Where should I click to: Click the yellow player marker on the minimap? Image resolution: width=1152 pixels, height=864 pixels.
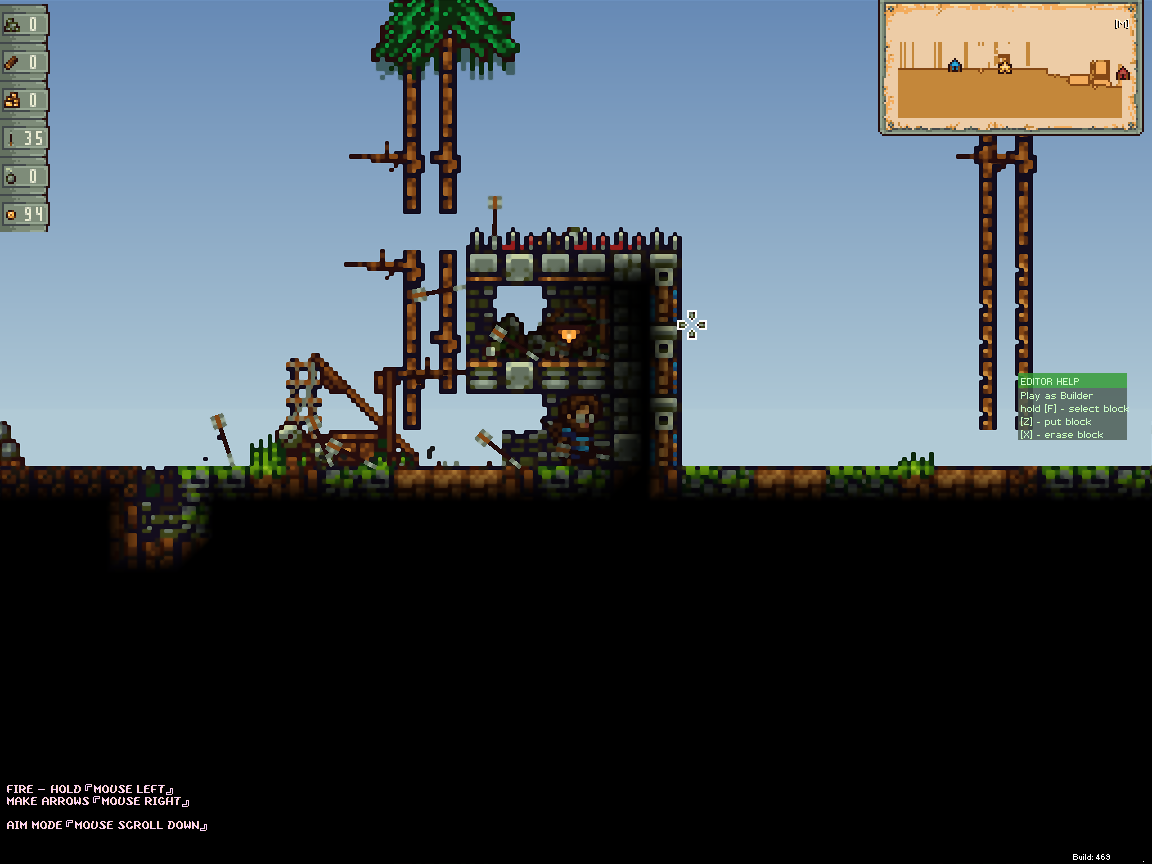pos(1005,67)
